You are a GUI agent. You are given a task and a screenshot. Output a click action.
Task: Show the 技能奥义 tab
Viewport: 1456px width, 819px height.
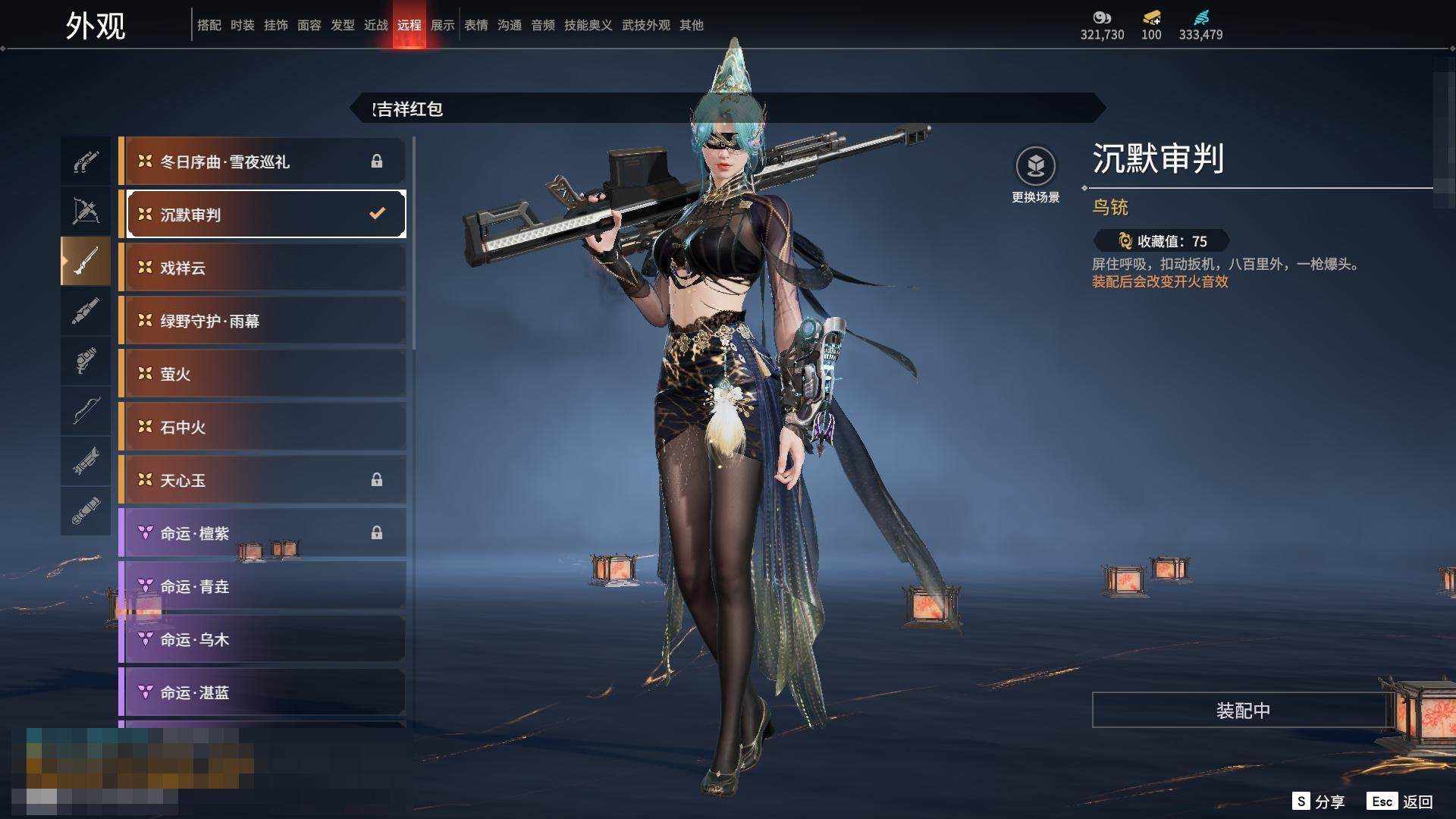588,25
